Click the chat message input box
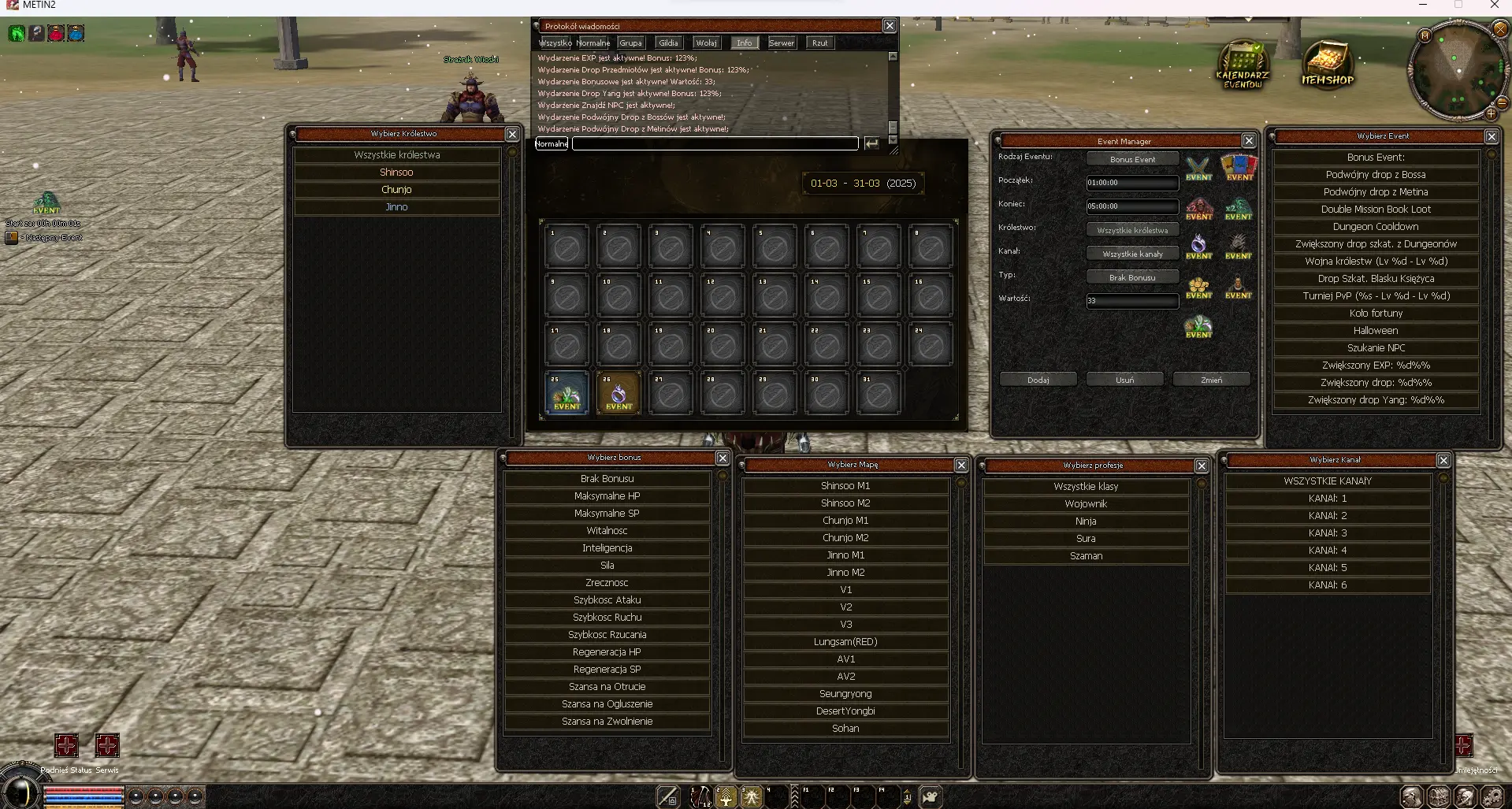 [715, 143]
